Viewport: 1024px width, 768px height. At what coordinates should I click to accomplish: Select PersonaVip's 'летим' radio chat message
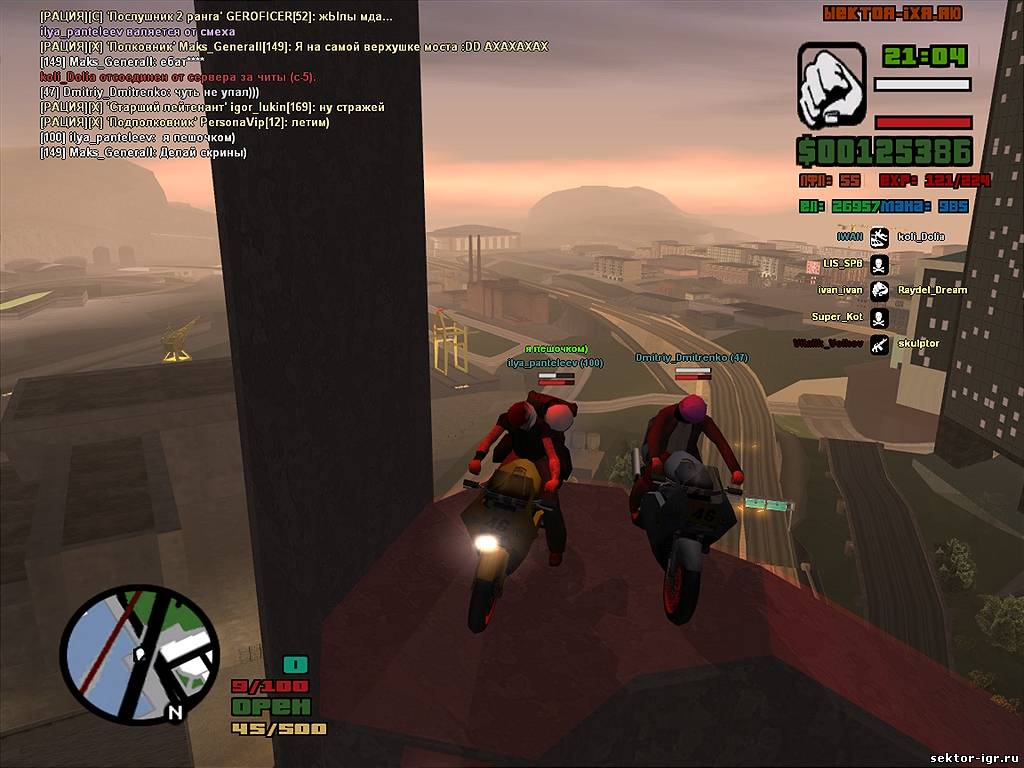(x=185, y=122)
